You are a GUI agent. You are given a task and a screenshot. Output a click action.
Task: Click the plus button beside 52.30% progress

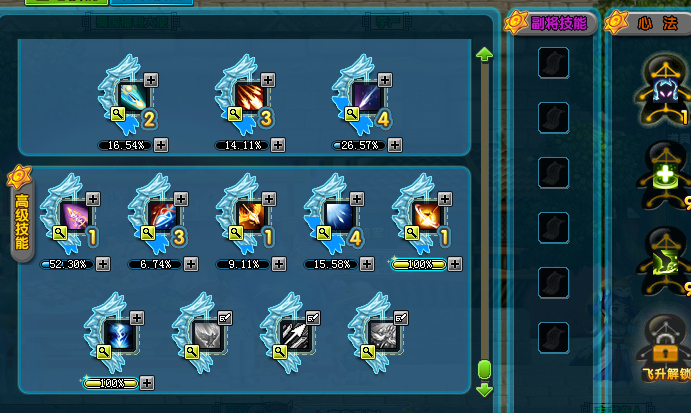click(x=104, y=264)
